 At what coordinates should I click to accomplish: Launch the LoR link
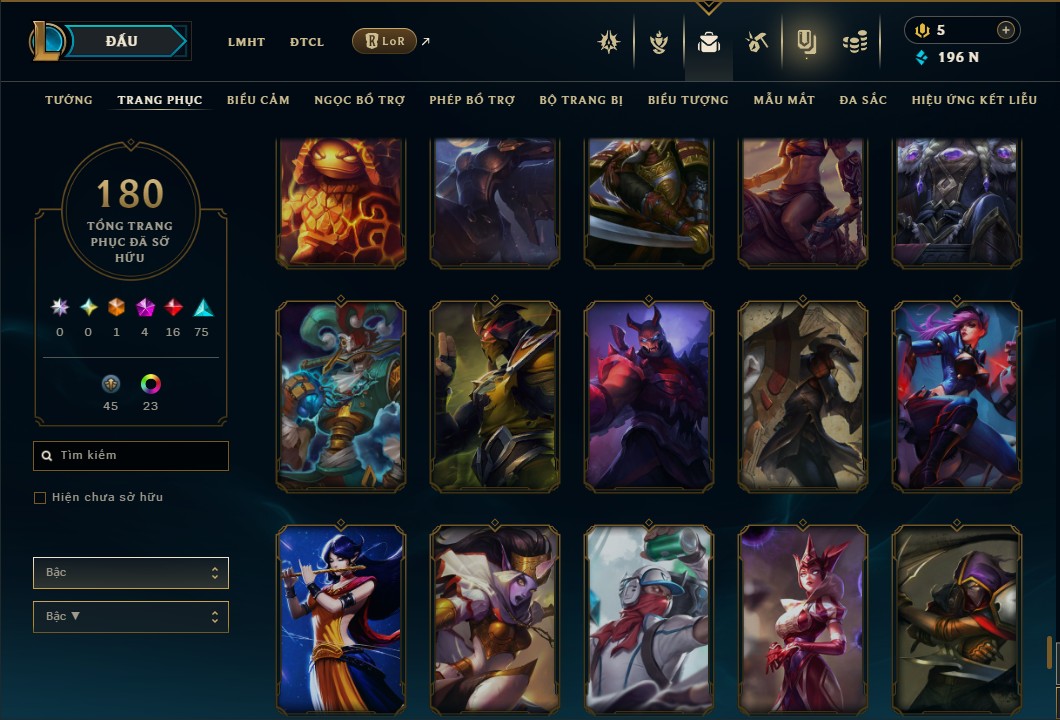click(385, 41)
